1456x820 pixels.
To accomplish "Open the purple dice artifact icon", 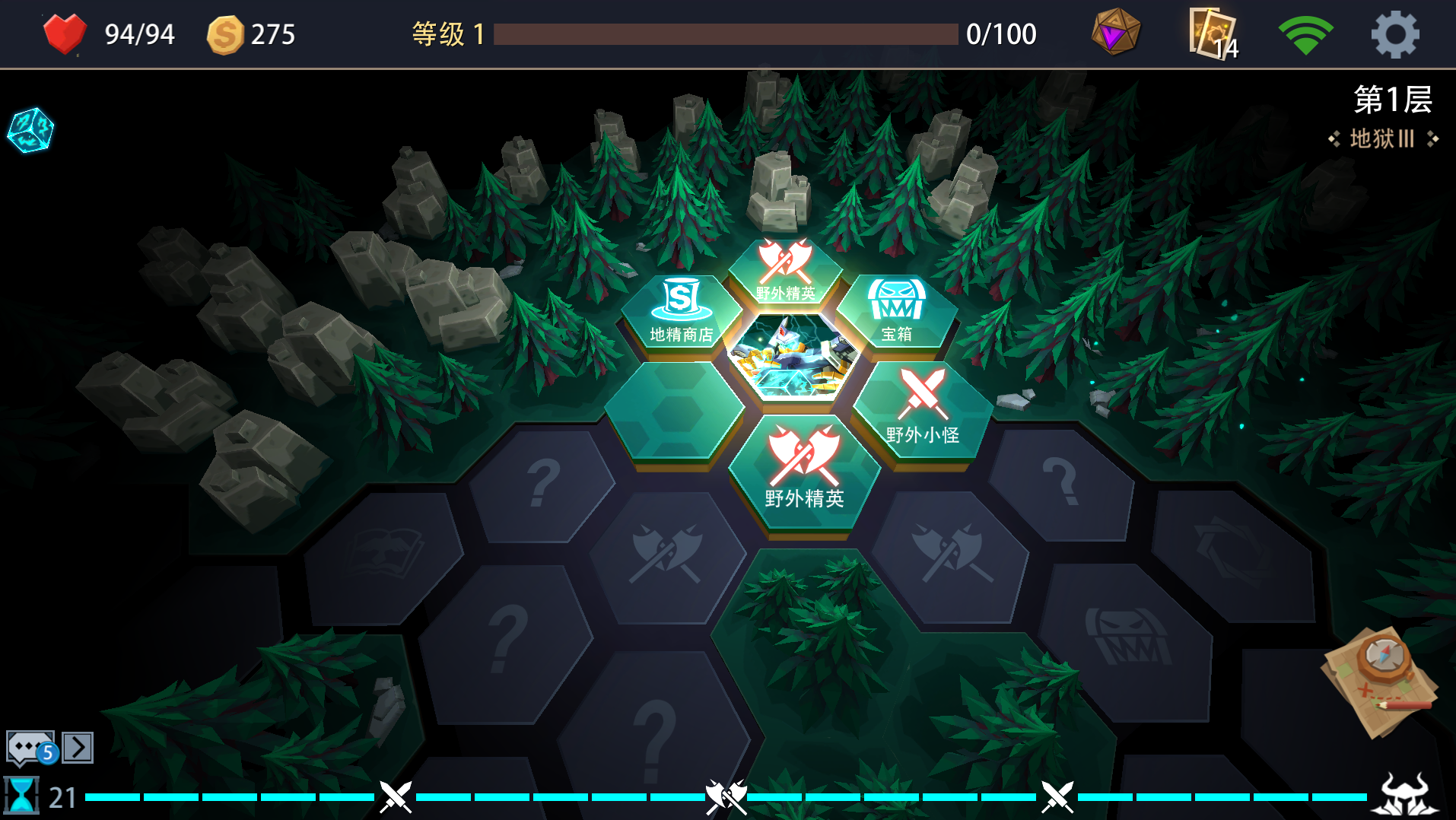I will pyautogui.click(x=1114, y=33).
